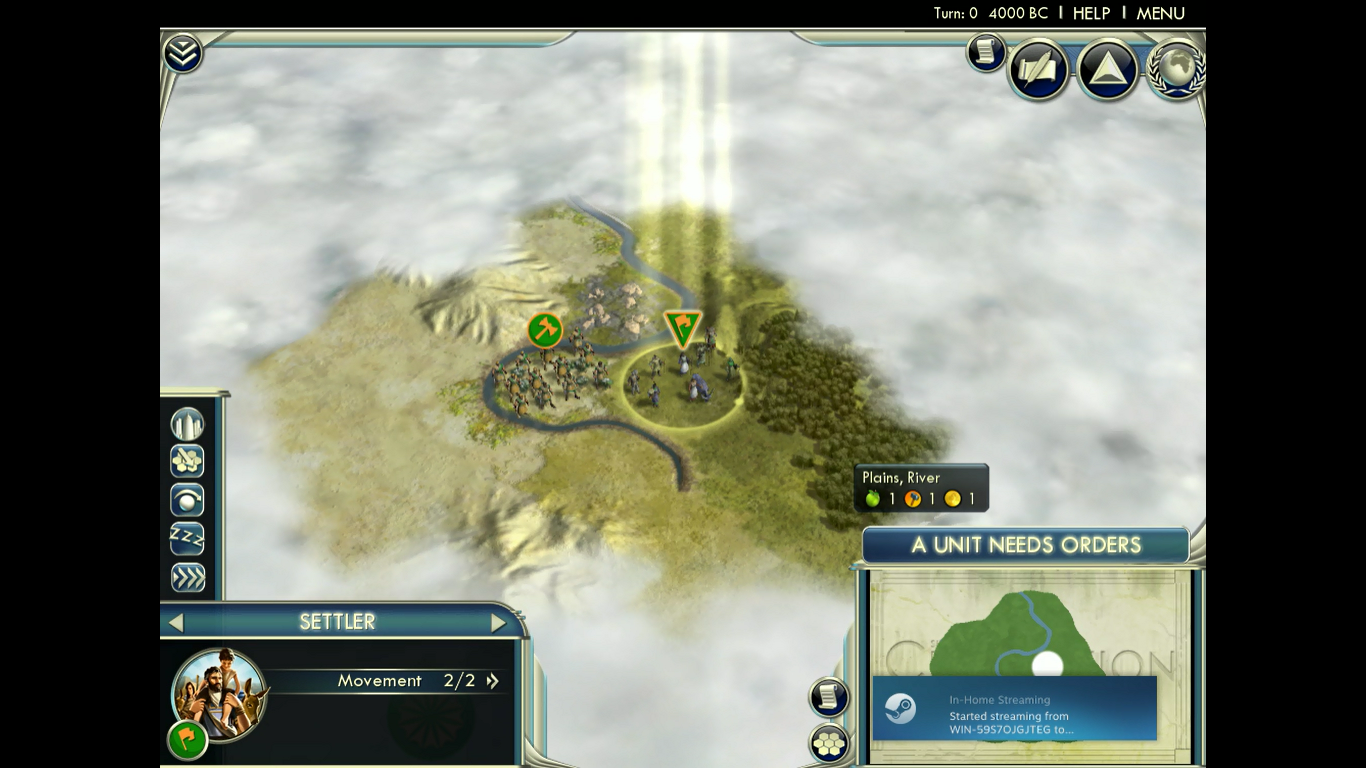Click the Steam In-Home Streaming notification
The width and height of the screenshot is (1366, 768).
1014,708
